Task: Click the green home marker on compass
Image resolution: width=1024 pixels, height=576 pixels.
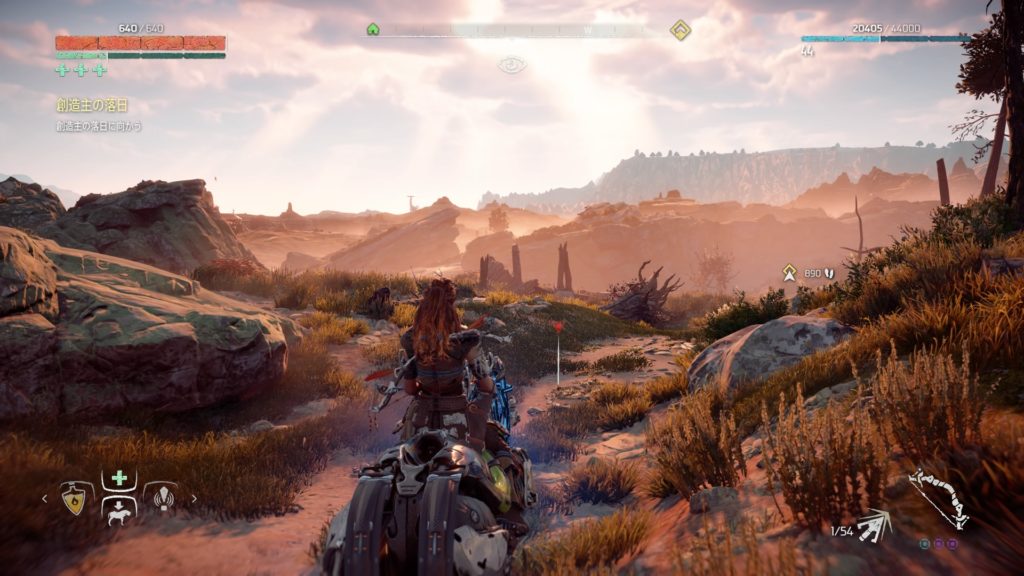Action: click(373, 30)
